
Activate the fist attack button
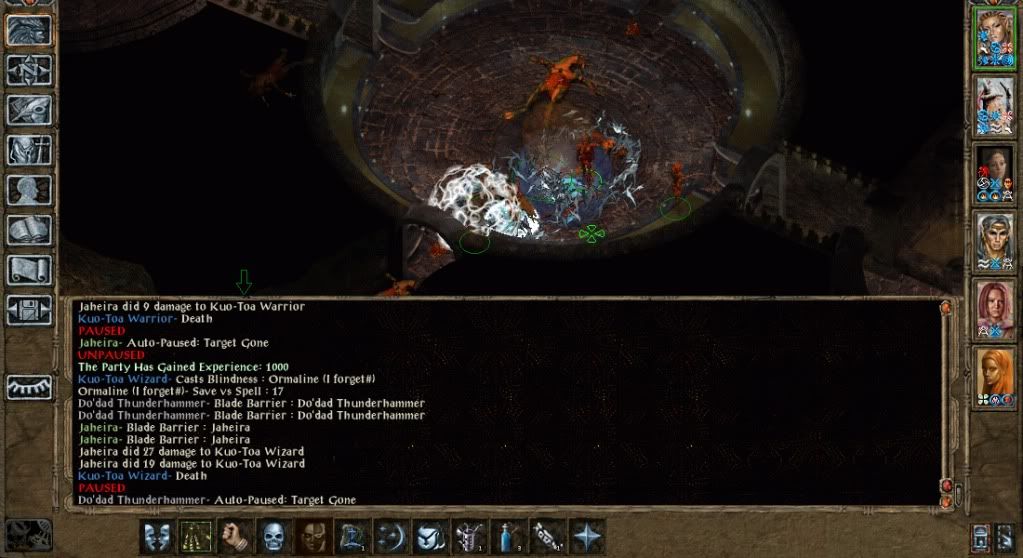click(234, 535)
